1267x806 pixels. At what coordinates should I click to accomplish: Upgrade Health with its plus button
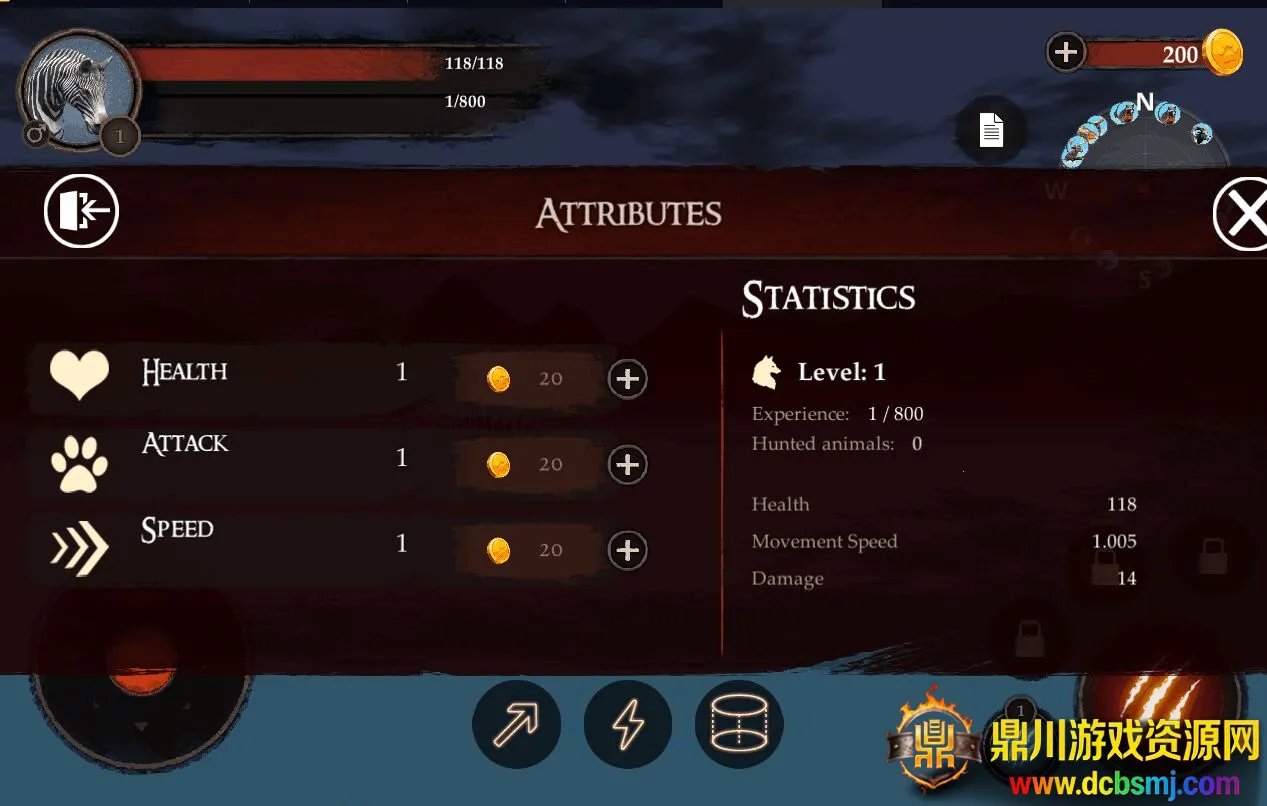[x=628, y=379]
